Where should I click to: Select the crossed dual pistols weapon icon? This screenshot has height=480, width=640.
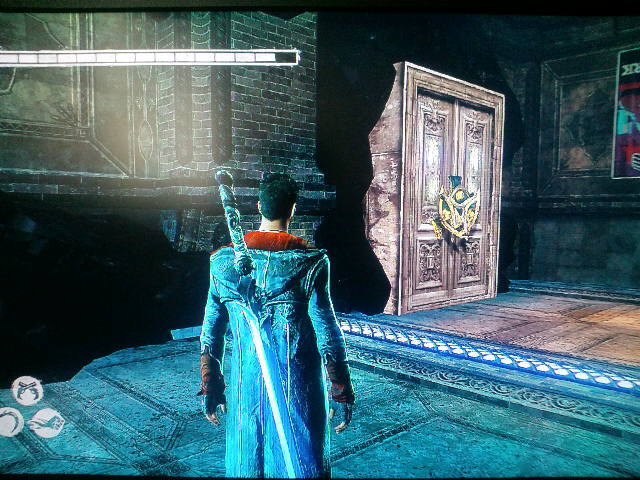coord(27,391)
